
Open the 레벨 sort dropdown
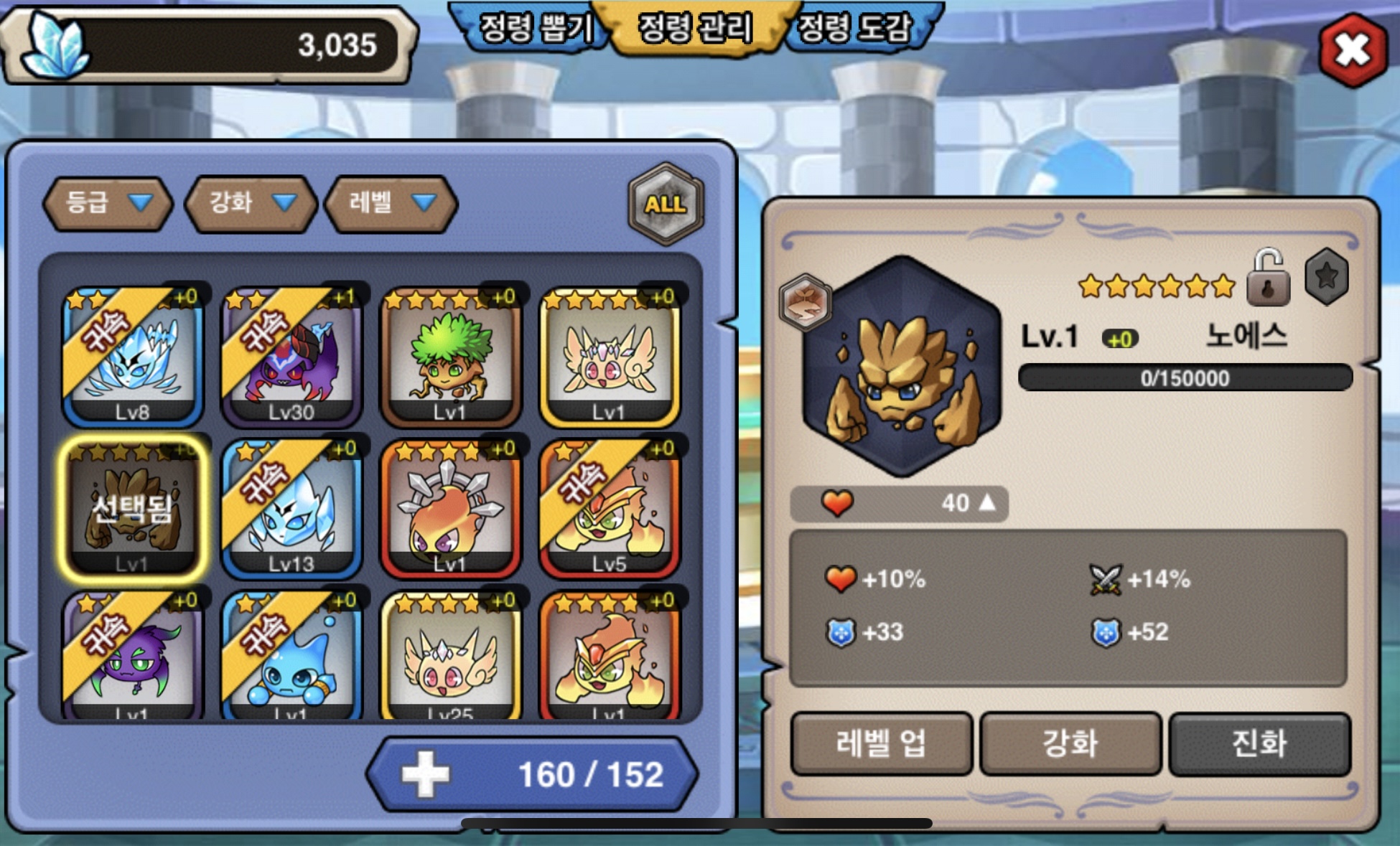(x=391, y=203)
